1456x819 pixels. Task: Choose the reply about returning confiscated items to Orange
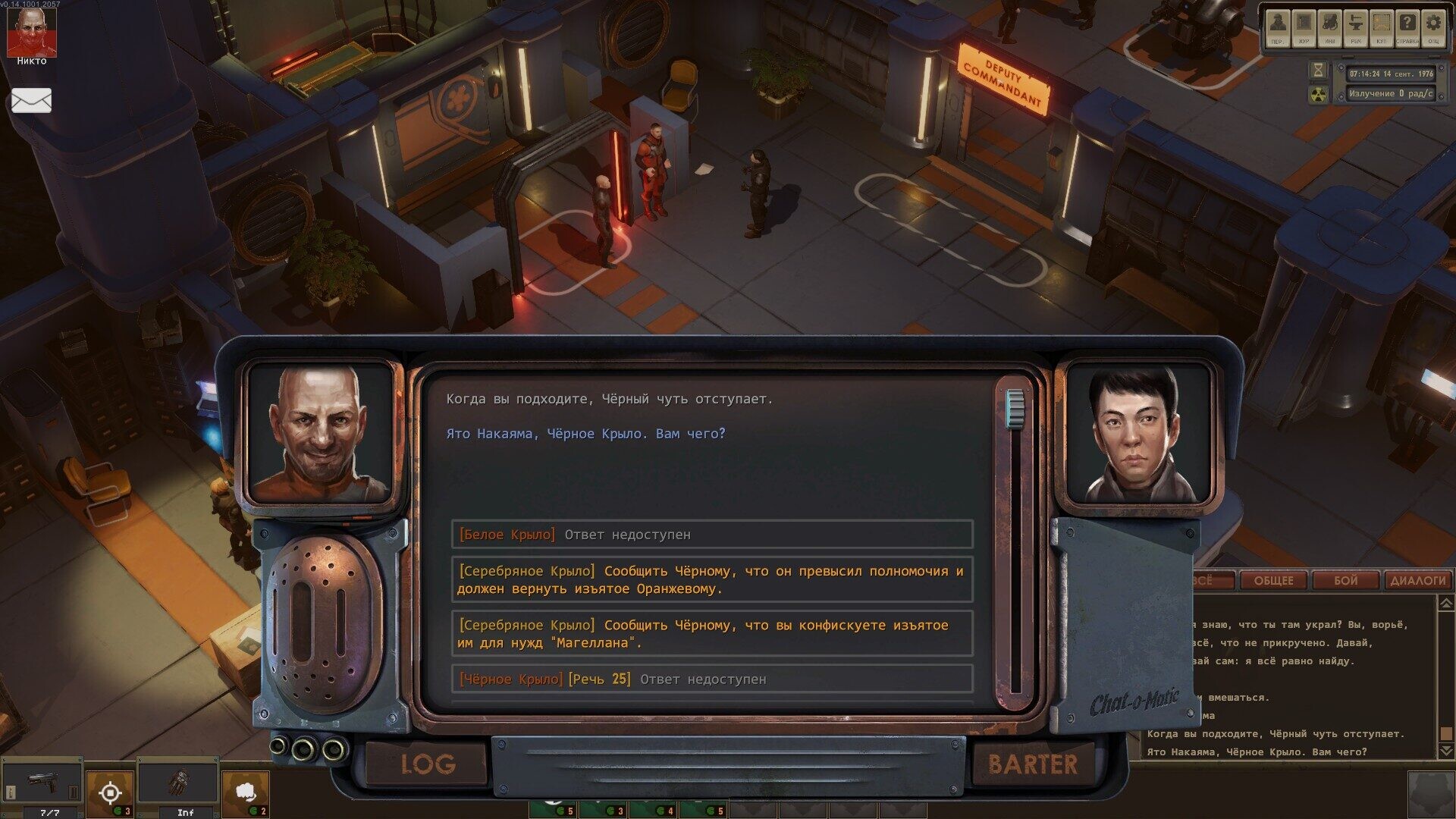click(711, 580)
